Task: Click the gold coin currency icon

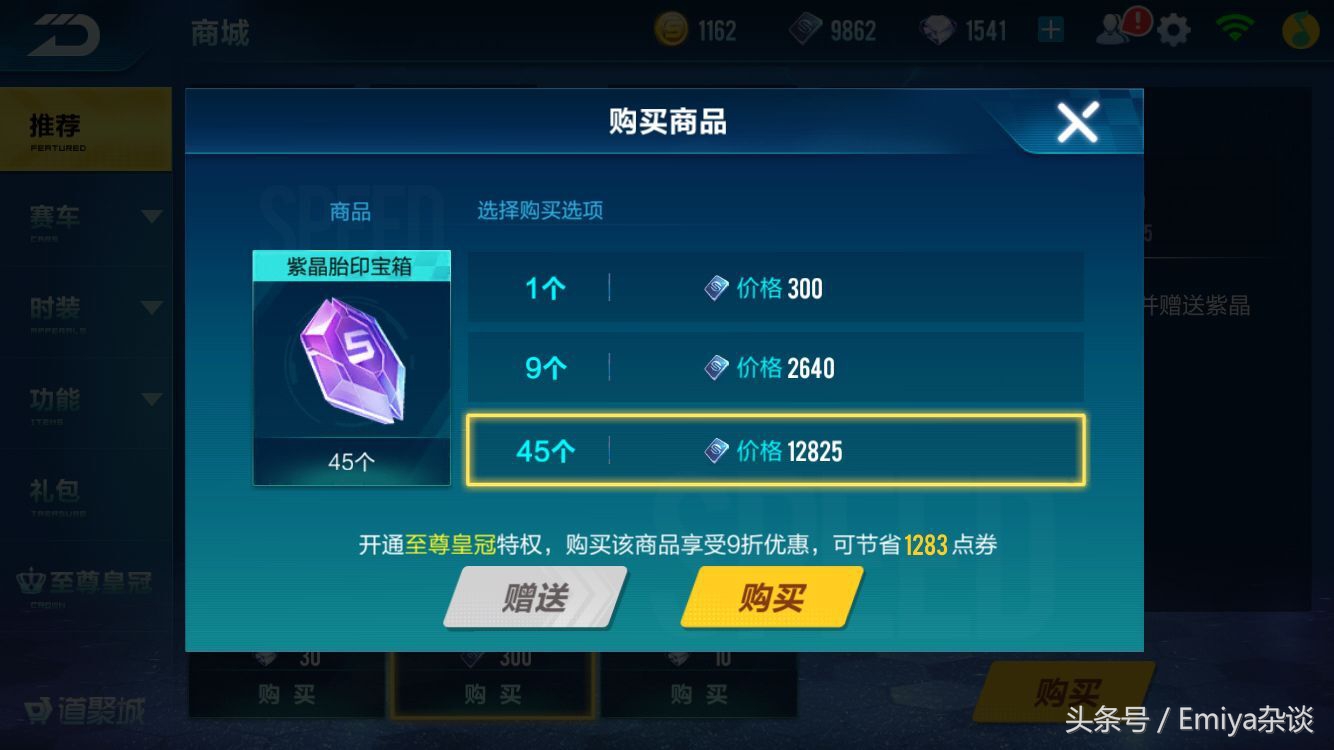Action: (x=671, y=30)
